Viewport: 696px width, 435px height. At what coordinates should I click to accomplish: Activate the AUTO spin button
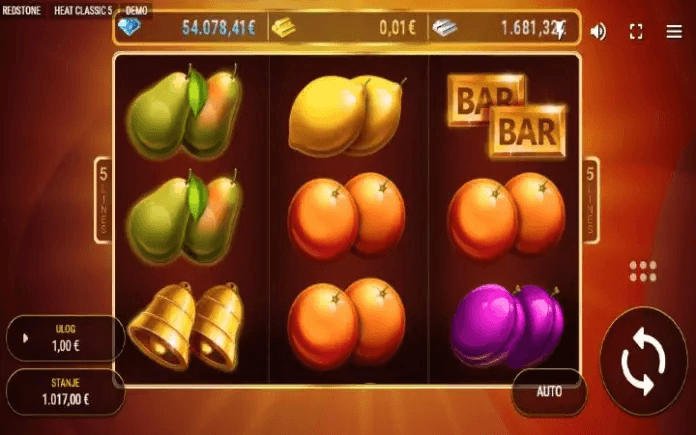(549, 391)
